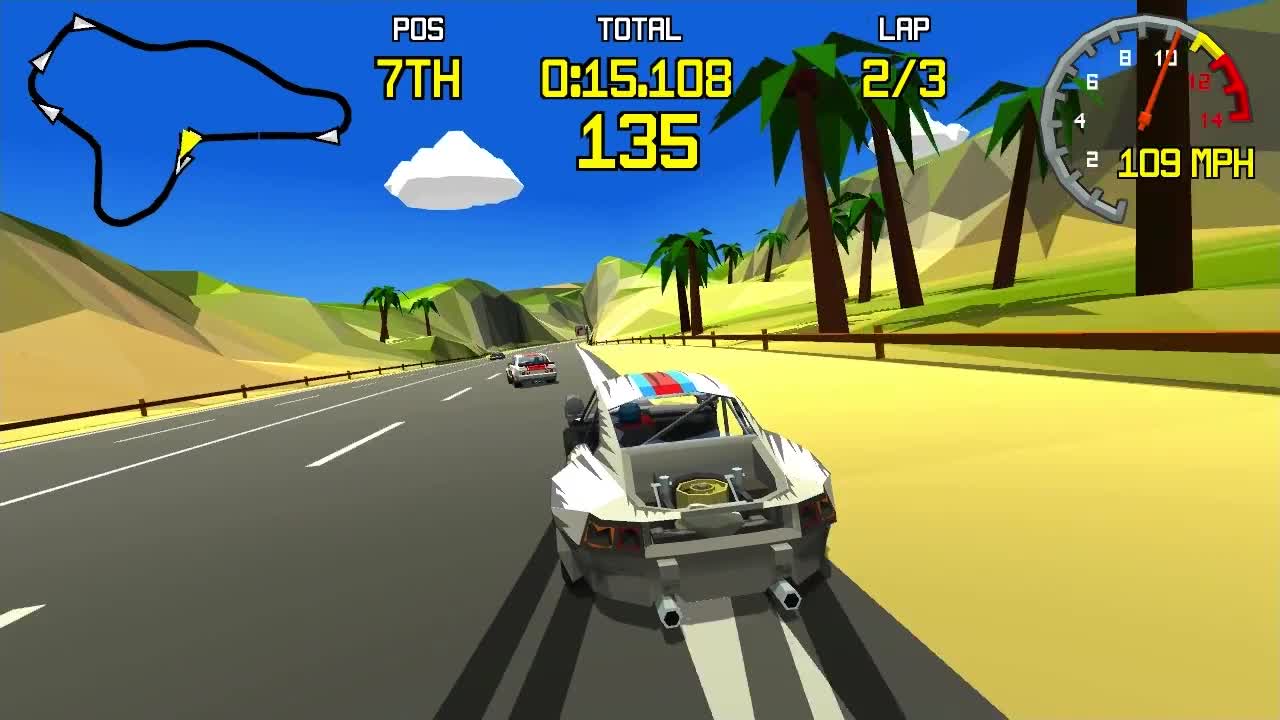Click the LAP label in the HUD
Image resolution: width=1280 pixels, height=720 pixels.
pyautogui.click(x=902, y=29)
